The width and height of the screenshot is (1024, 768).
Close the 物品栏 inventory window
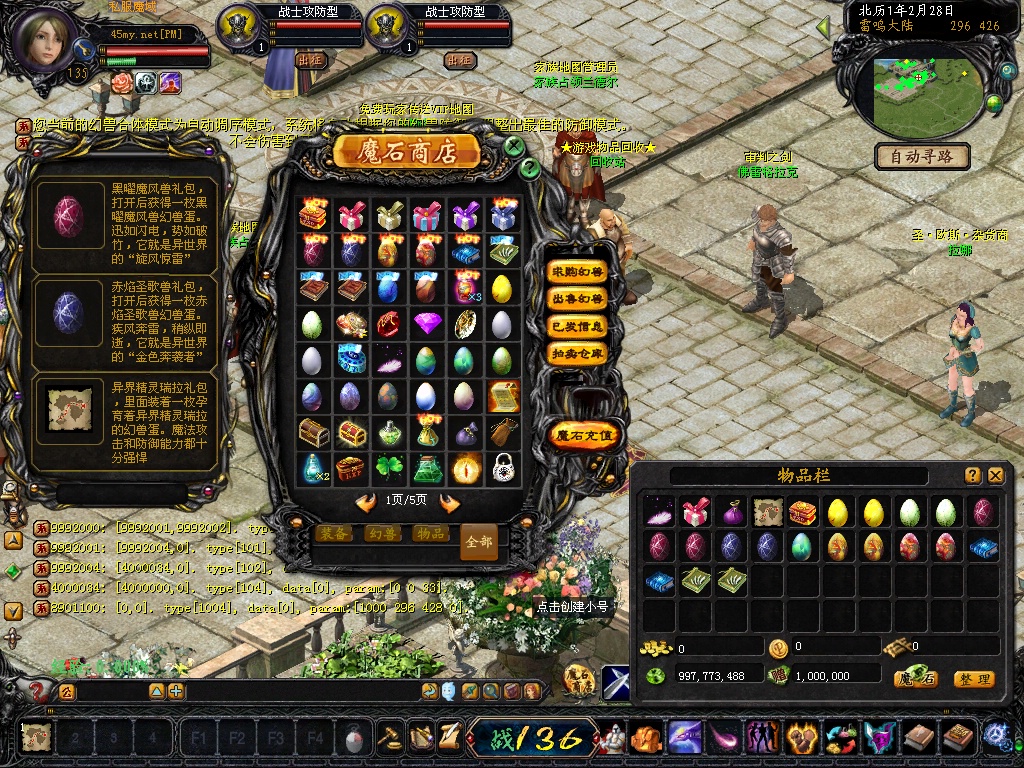[x=996, y=476]
